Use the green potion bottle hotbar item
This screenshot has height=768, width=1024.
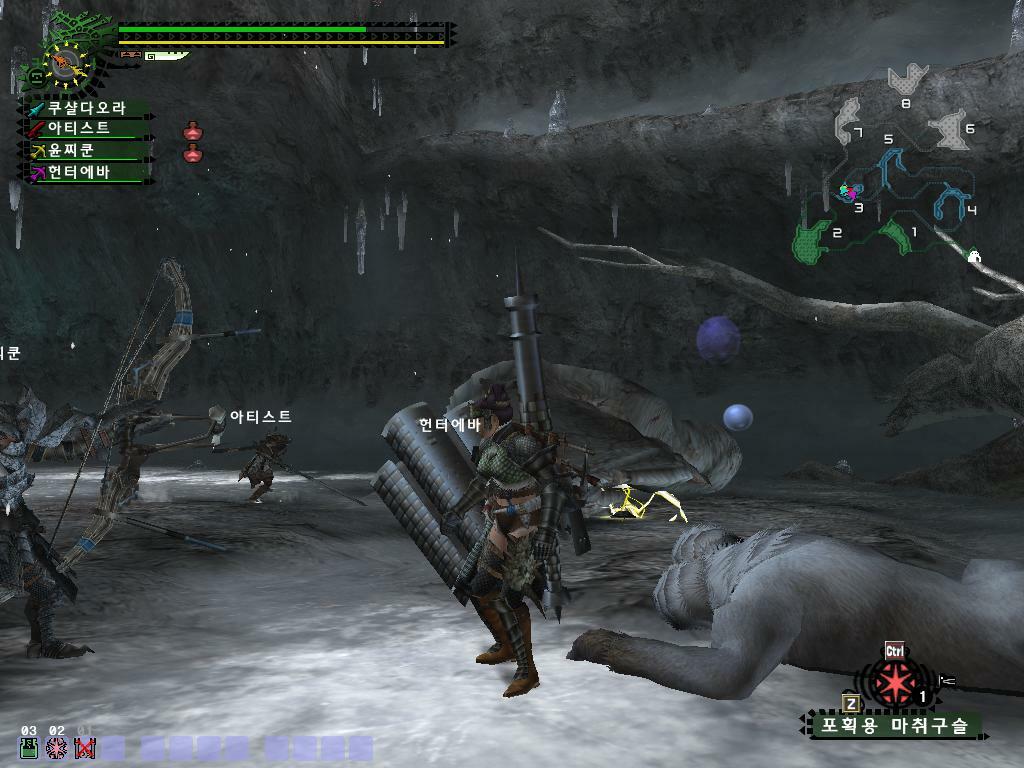29,748
